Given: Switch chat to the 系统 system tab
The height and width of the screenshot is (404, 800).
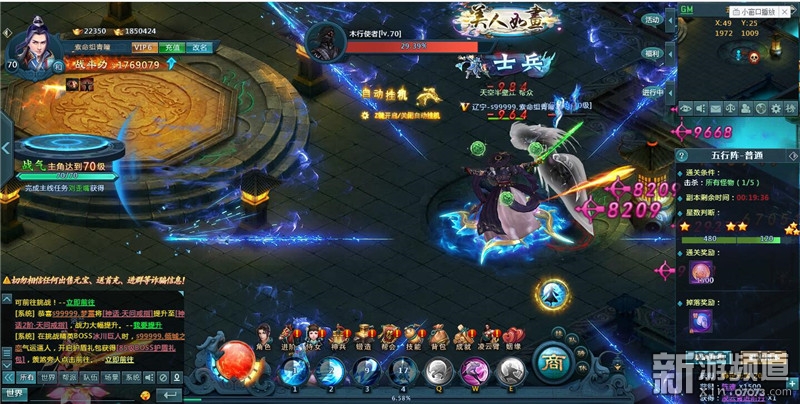Looking at the screenshot, I should (x=132, y=378).
